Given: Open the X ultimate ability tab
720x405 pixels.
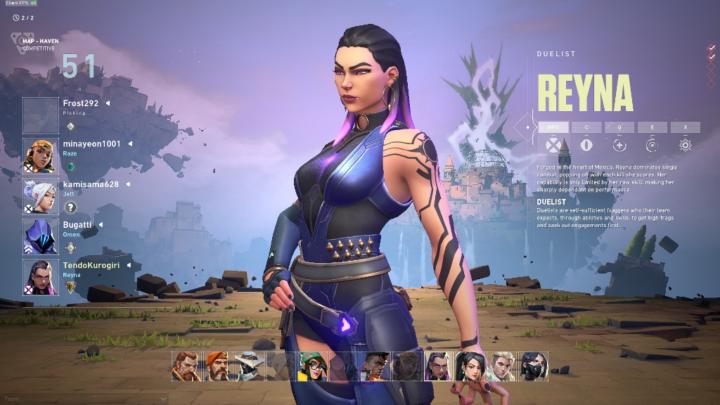Looking at the screenshot, I should pos(685,127).
